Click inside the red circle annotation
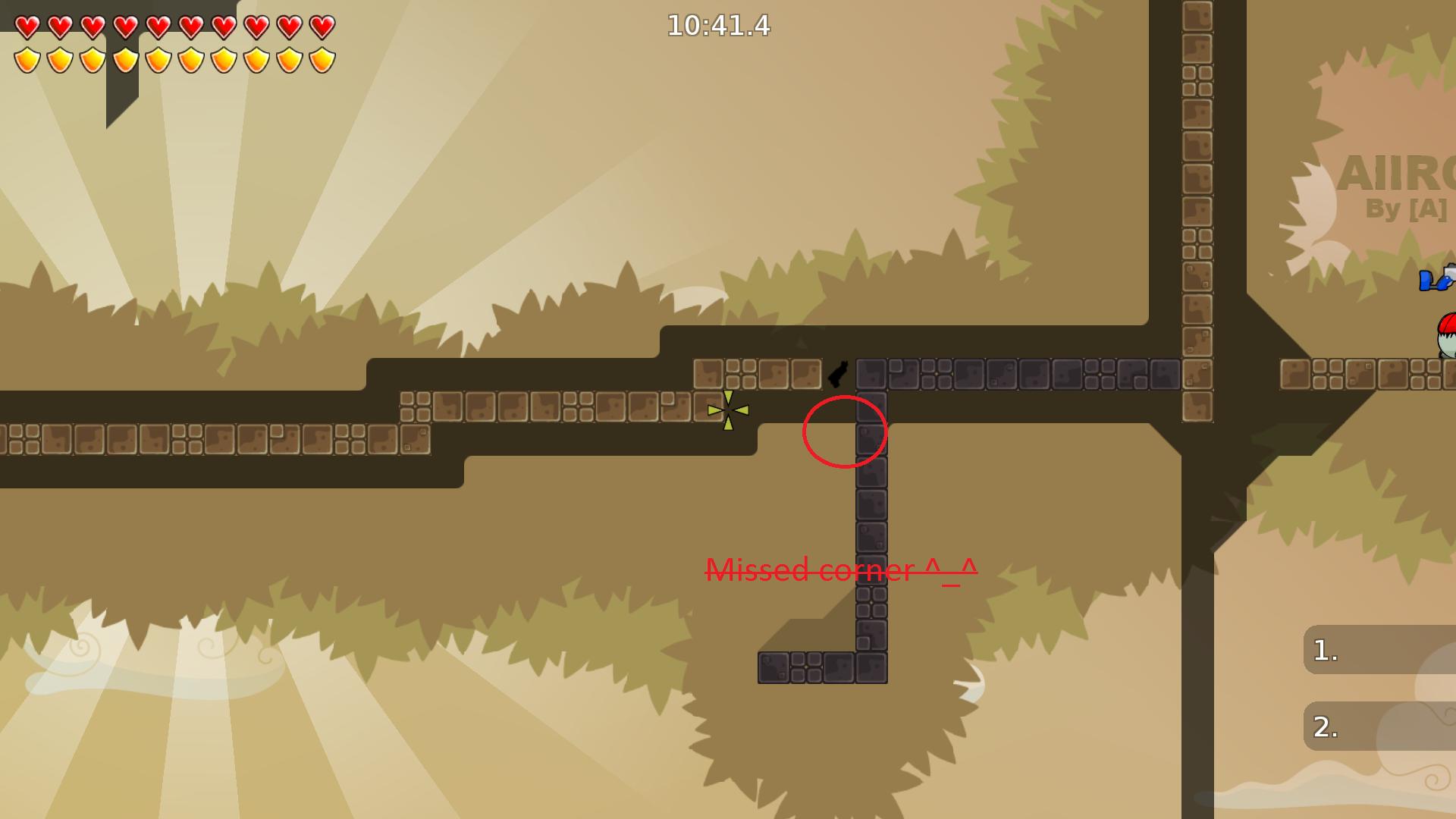 [x=844, y=434]
